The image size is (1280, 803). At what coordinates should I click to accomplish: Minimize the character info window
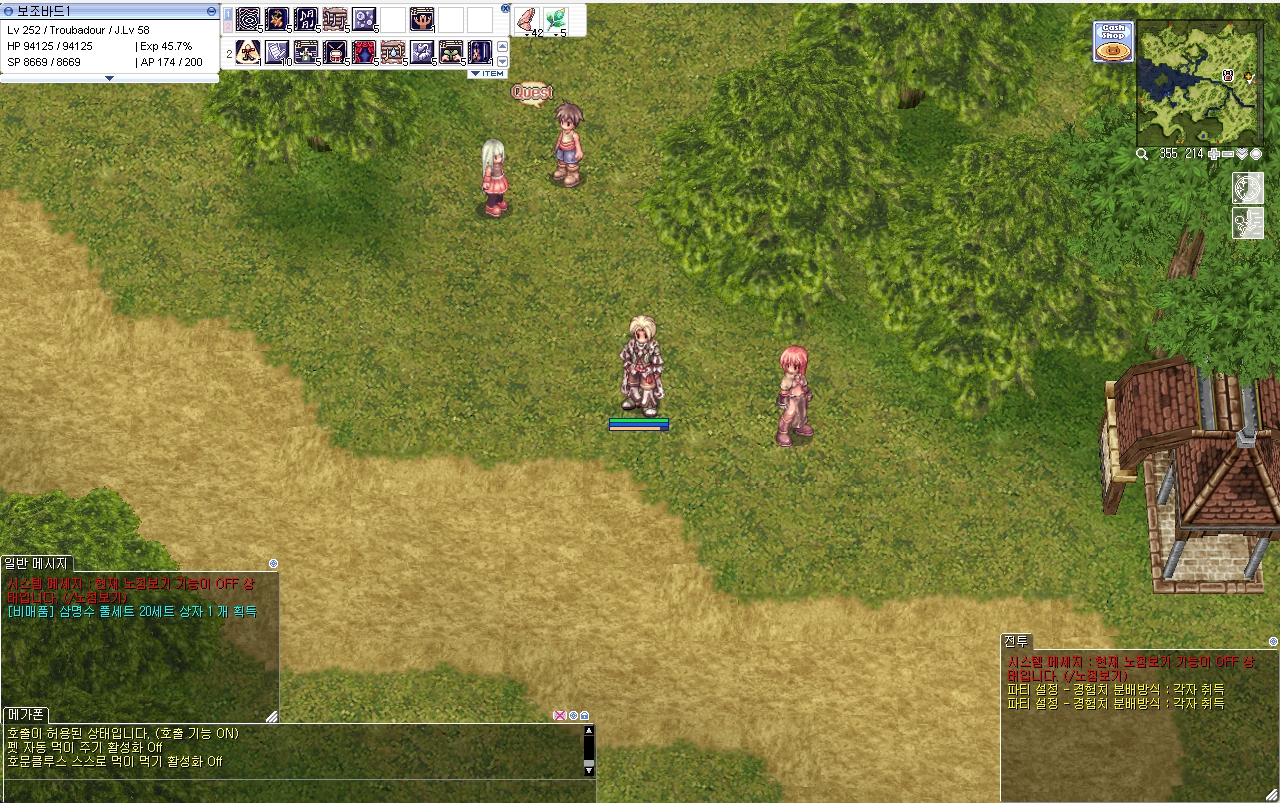(x=211, y=11)
